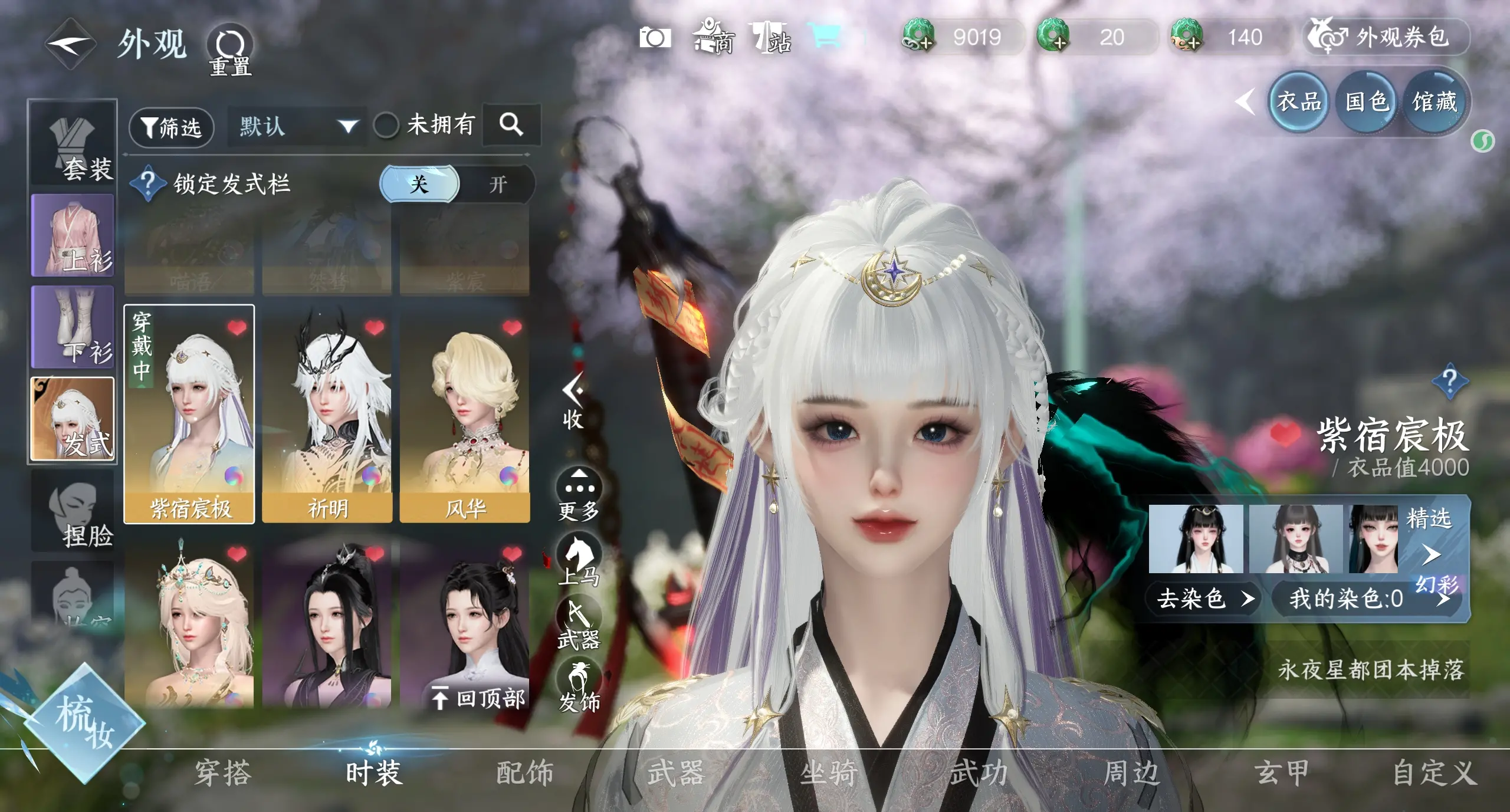
Task: Open the 捏脸 face customization
Action: coord(73,511)
